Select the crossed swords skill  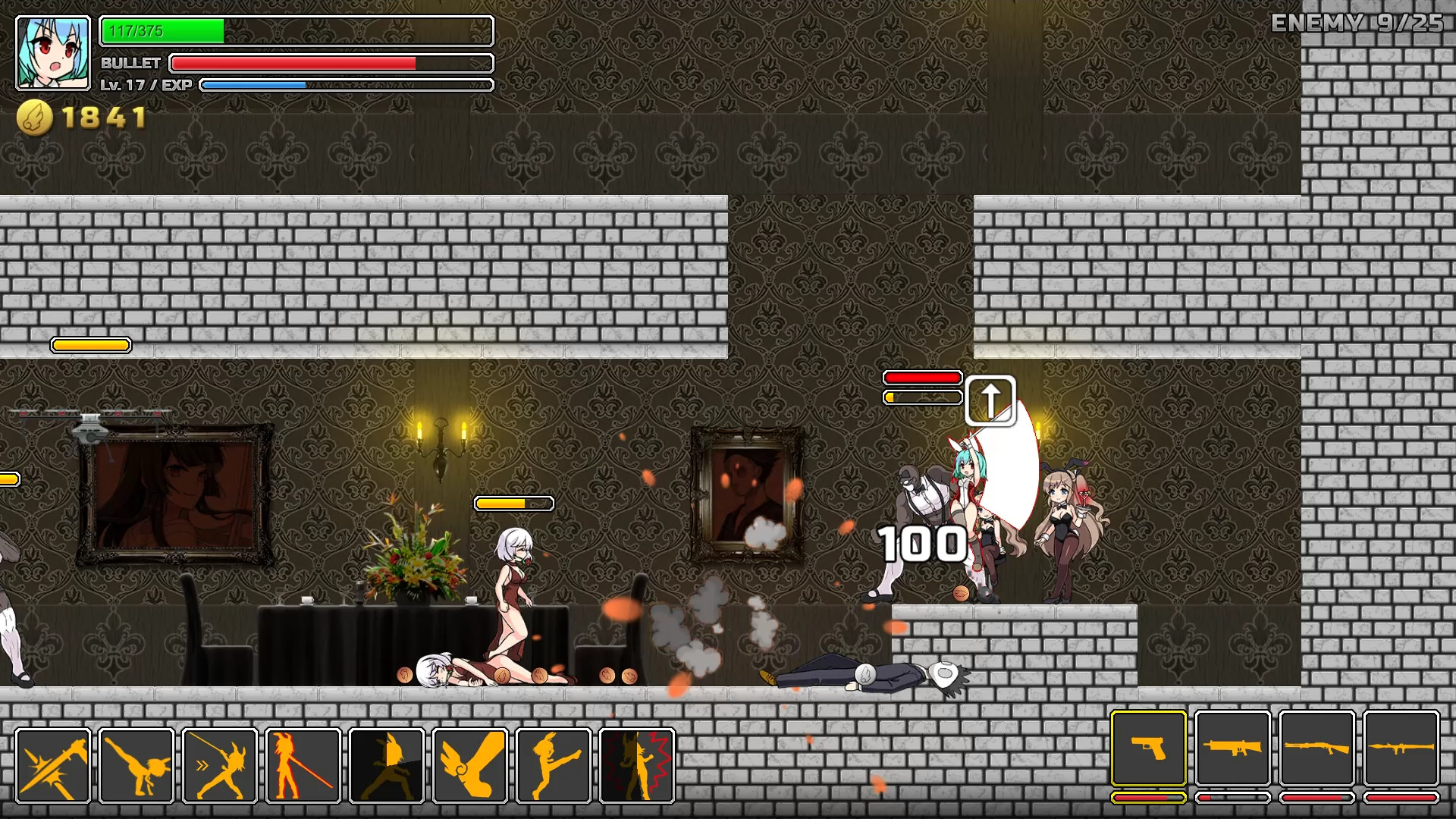click(52, 765)
